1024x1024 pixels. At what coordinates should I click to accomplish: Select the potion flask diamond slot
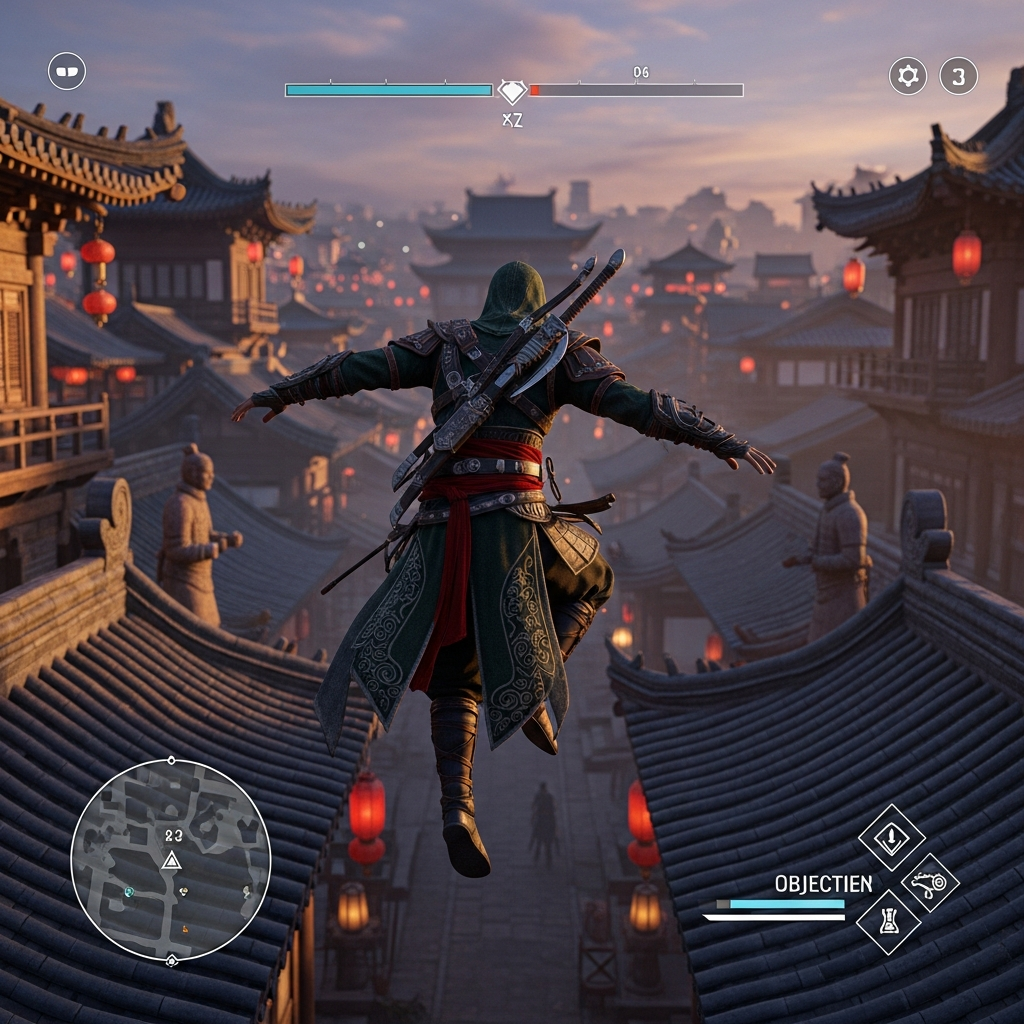click(888, 922)
